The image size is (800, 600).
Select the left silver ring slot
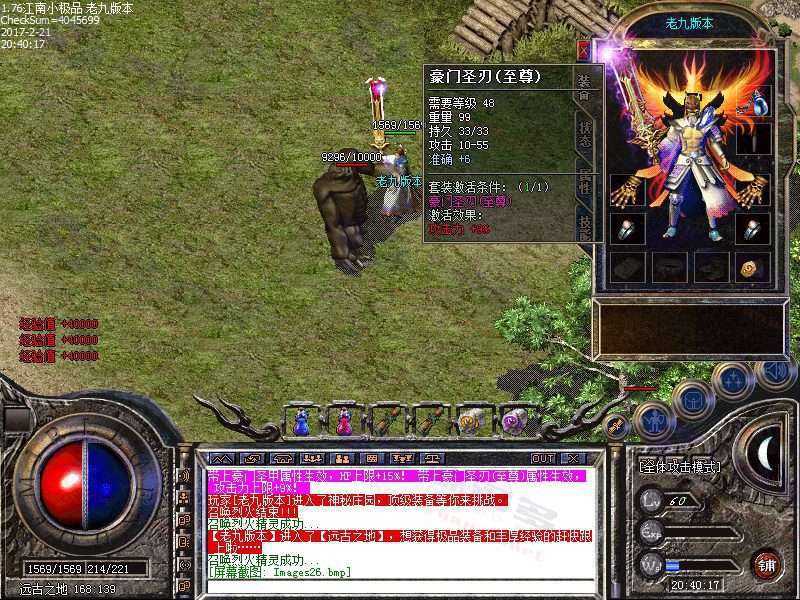[627, 228]
